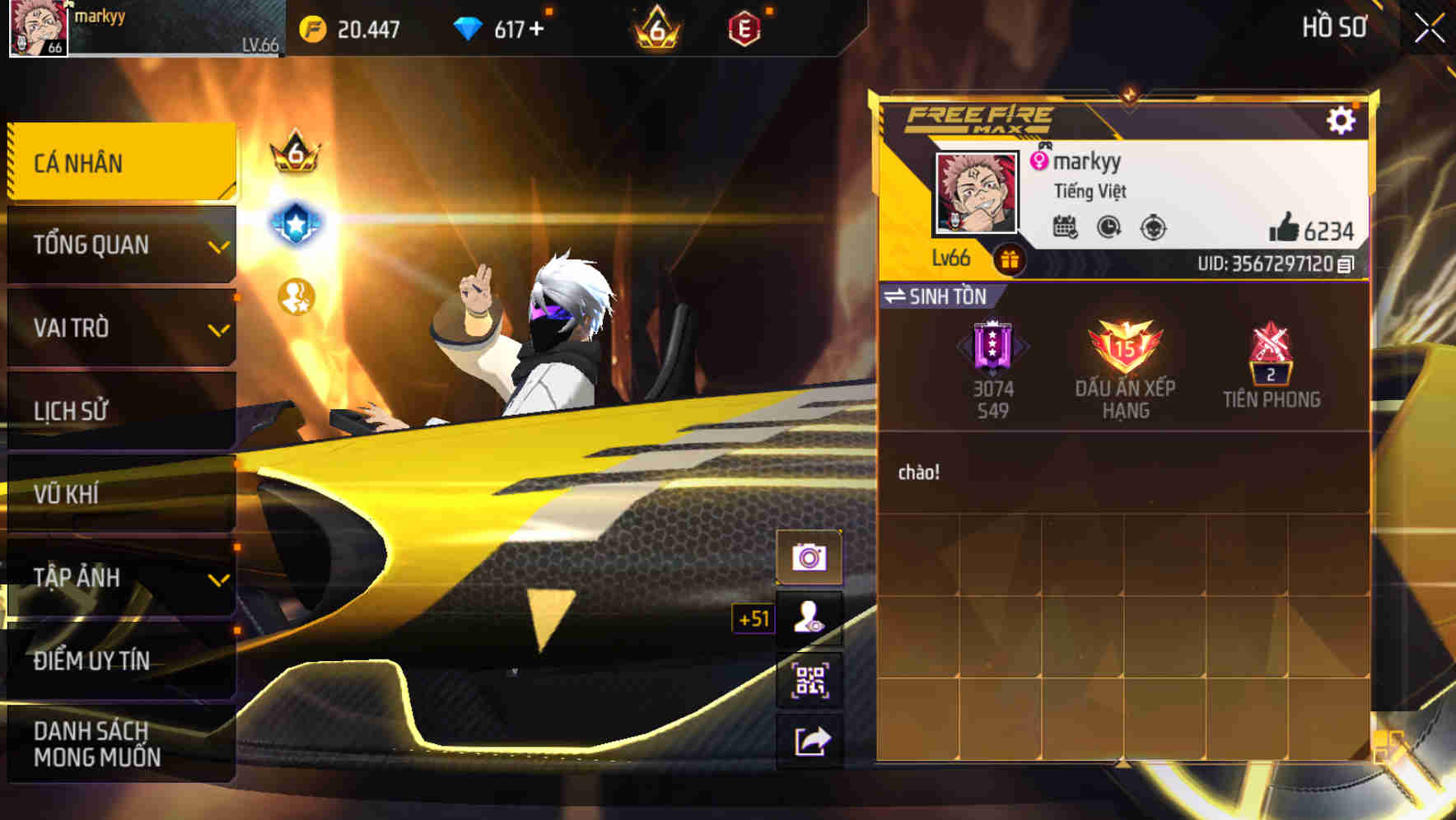The image size is (1456, 820).
Task: Expand the VAI TRÒ section
Action: point(115,328)
